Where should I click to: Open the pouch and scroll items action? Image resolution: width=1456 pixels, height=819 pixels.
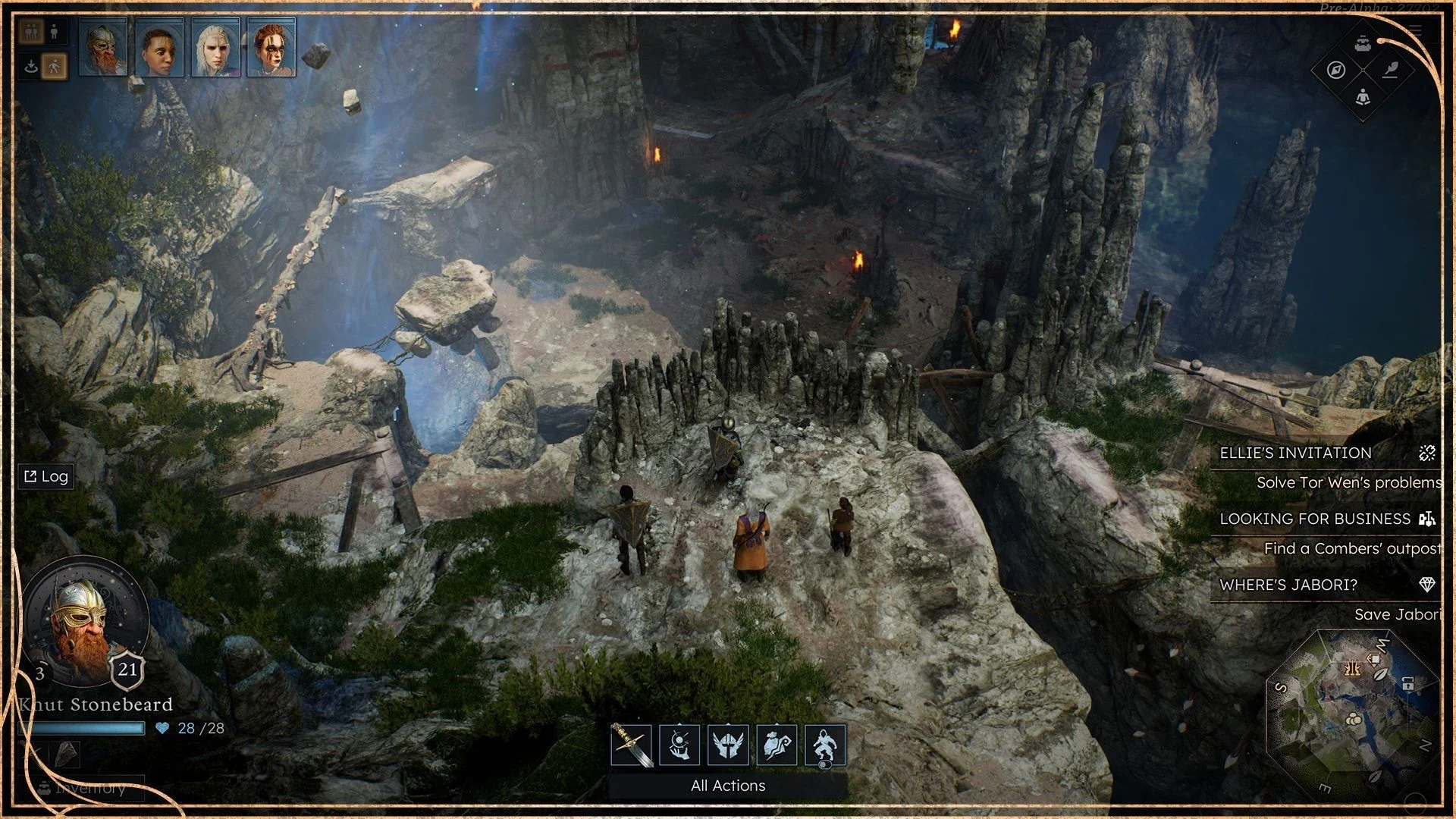click(777, 745)
